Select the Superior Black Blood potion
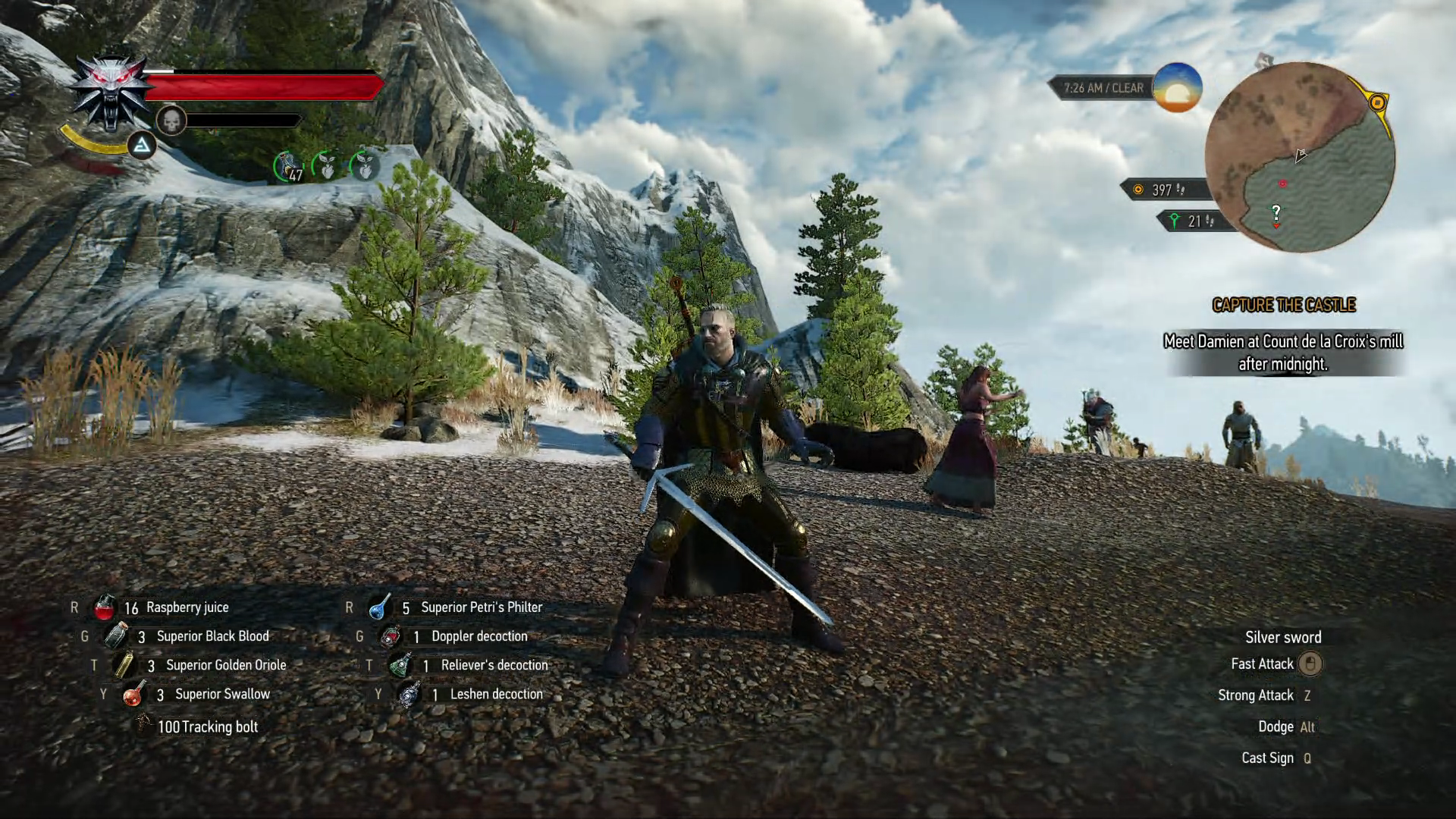Screen dimensions: 1456x819 116,636
